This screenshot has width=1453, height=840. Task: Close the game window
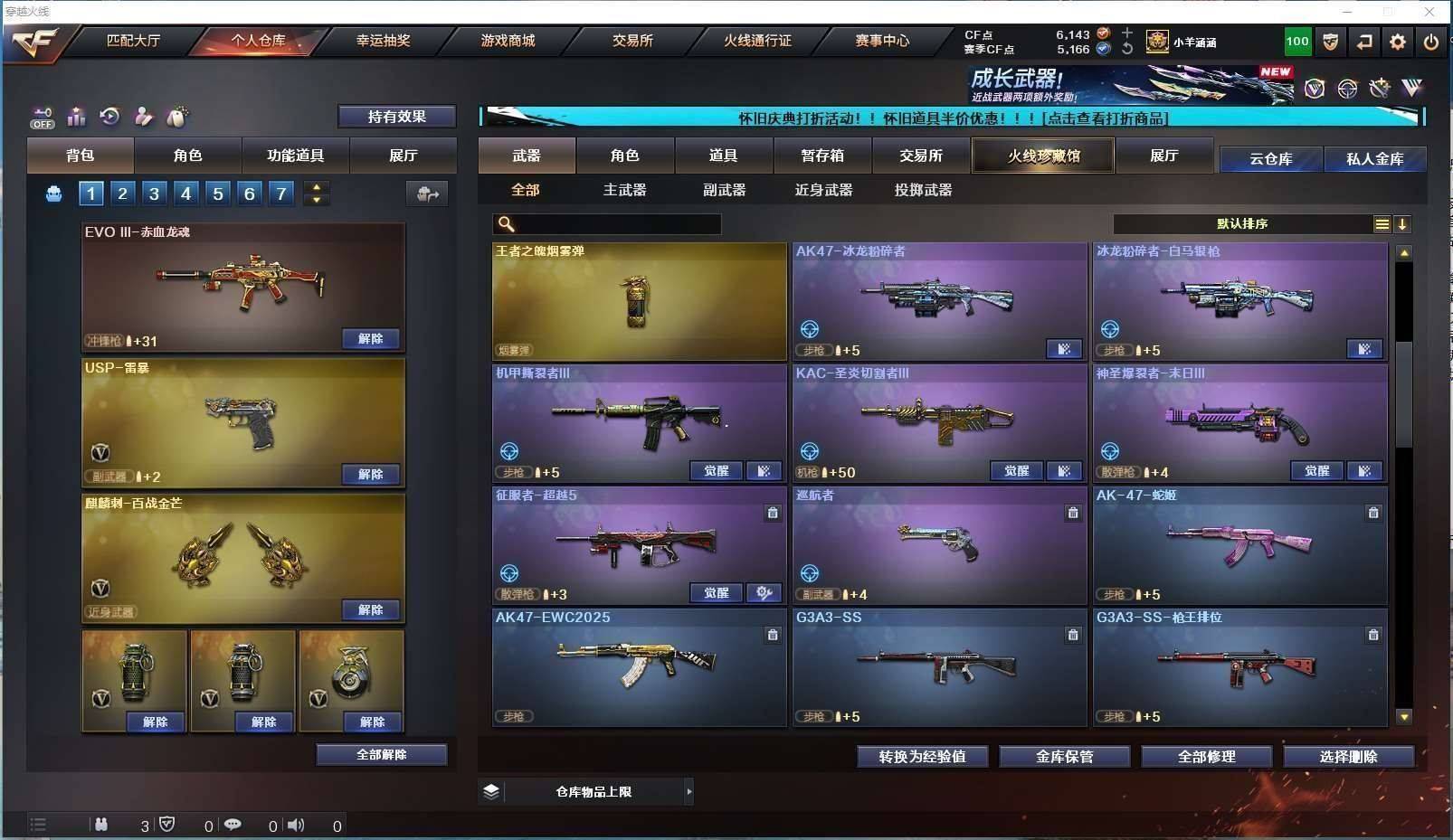point(1429,12)
